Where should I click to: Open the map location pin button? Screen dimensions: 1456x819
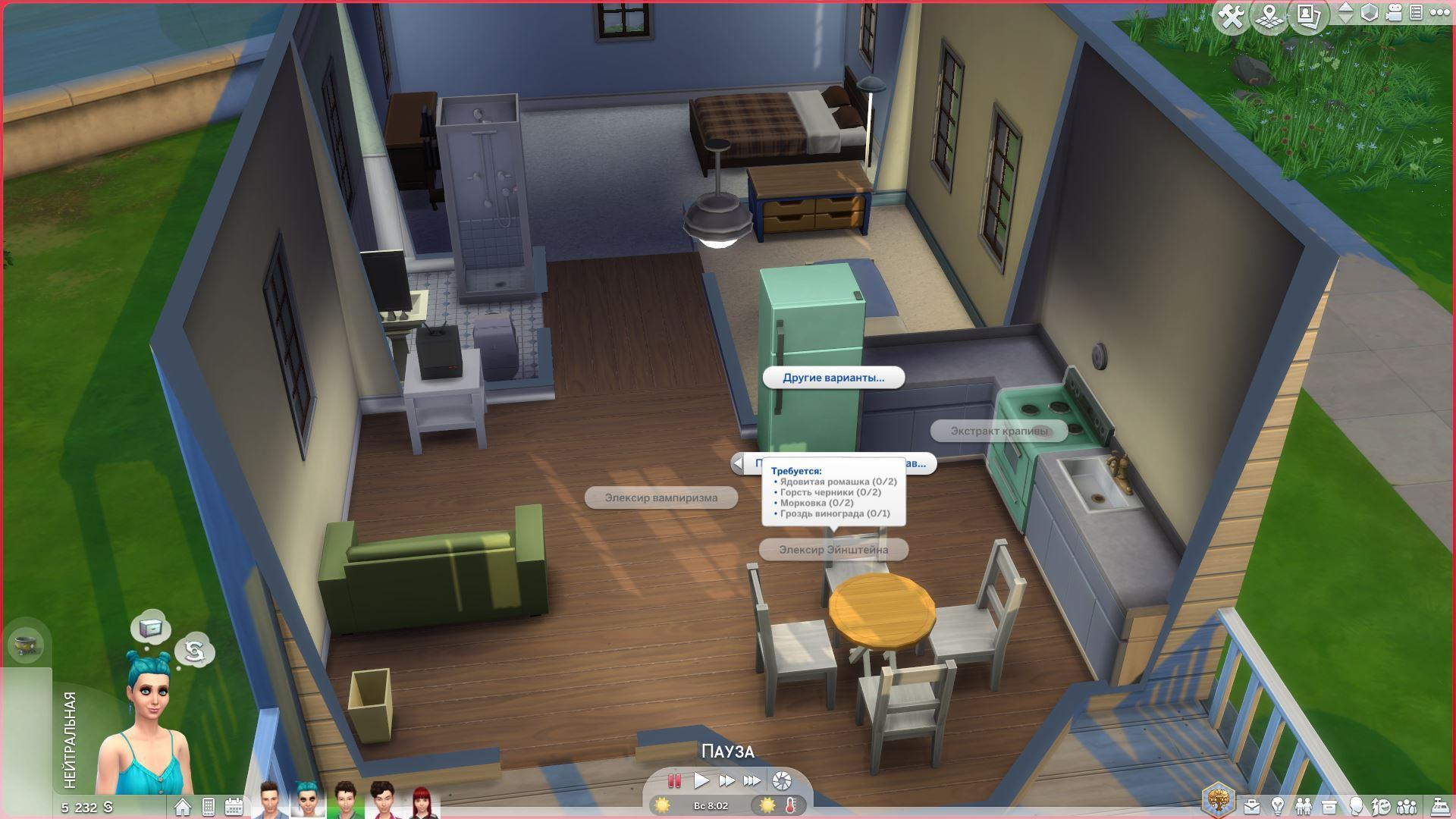pyautogui.click(x=1269, y=16)
